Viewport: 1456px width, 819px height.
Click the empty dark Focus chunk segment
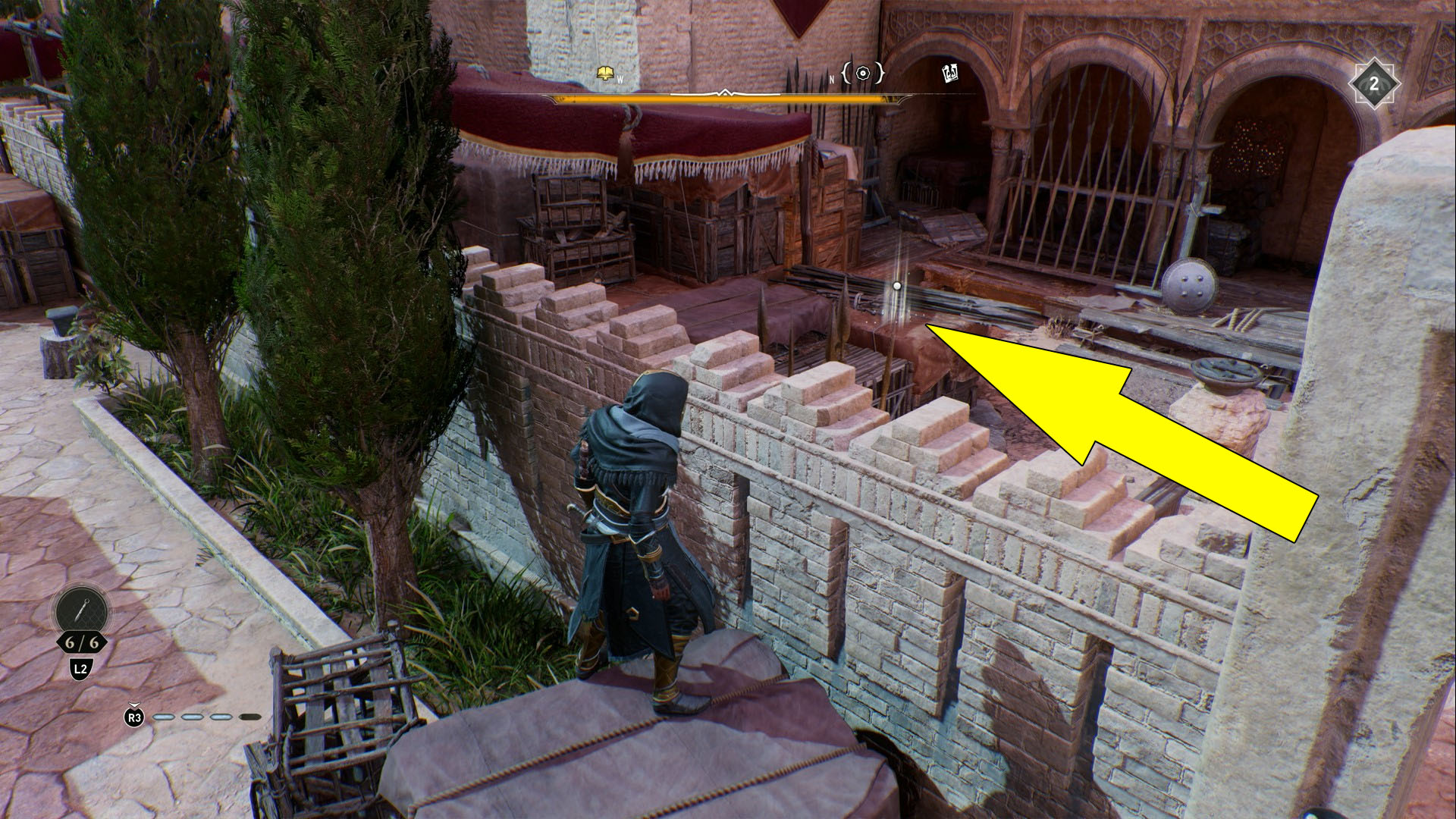(251, 717)
